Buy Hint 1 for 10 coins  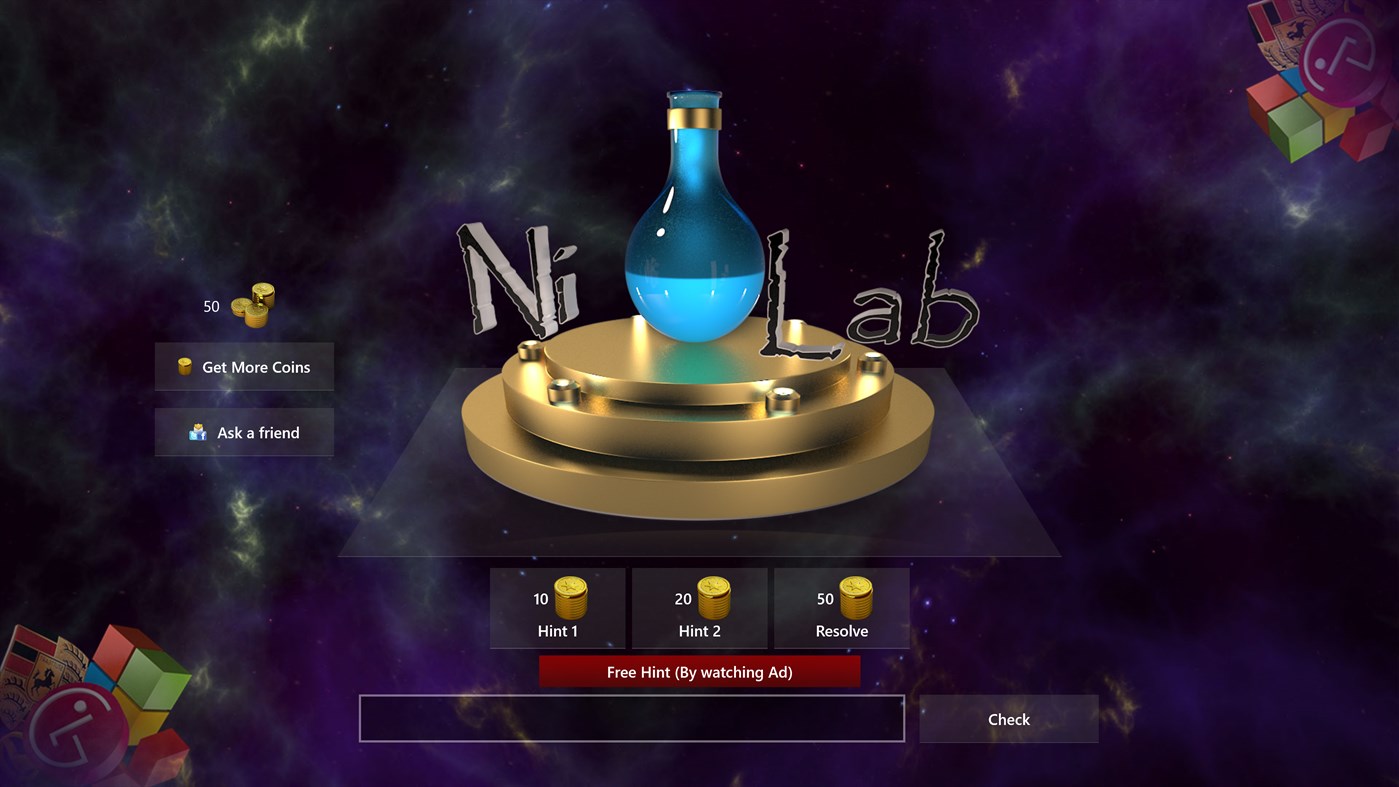(557, 608)
